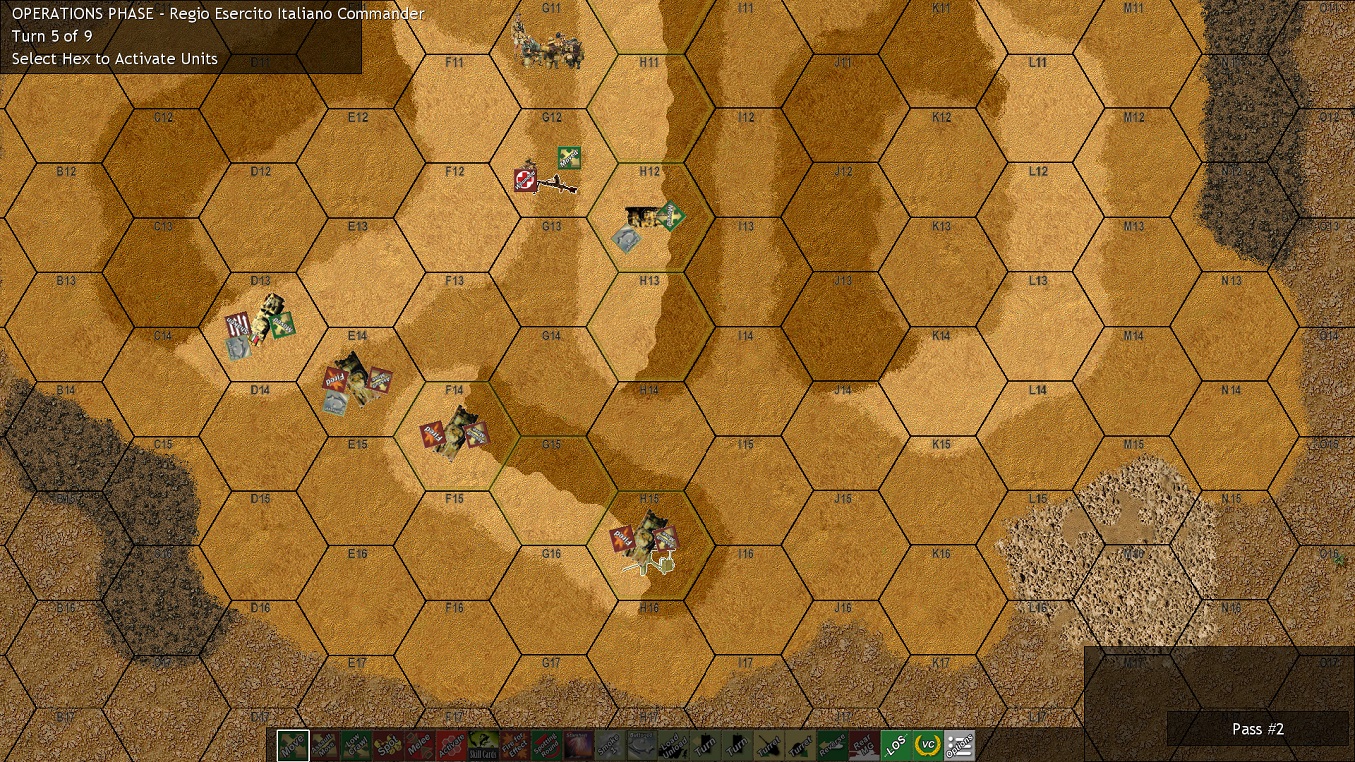Open the Options menu
The height and width of the screenshot is (762, 1355).
tap(961, 744)
